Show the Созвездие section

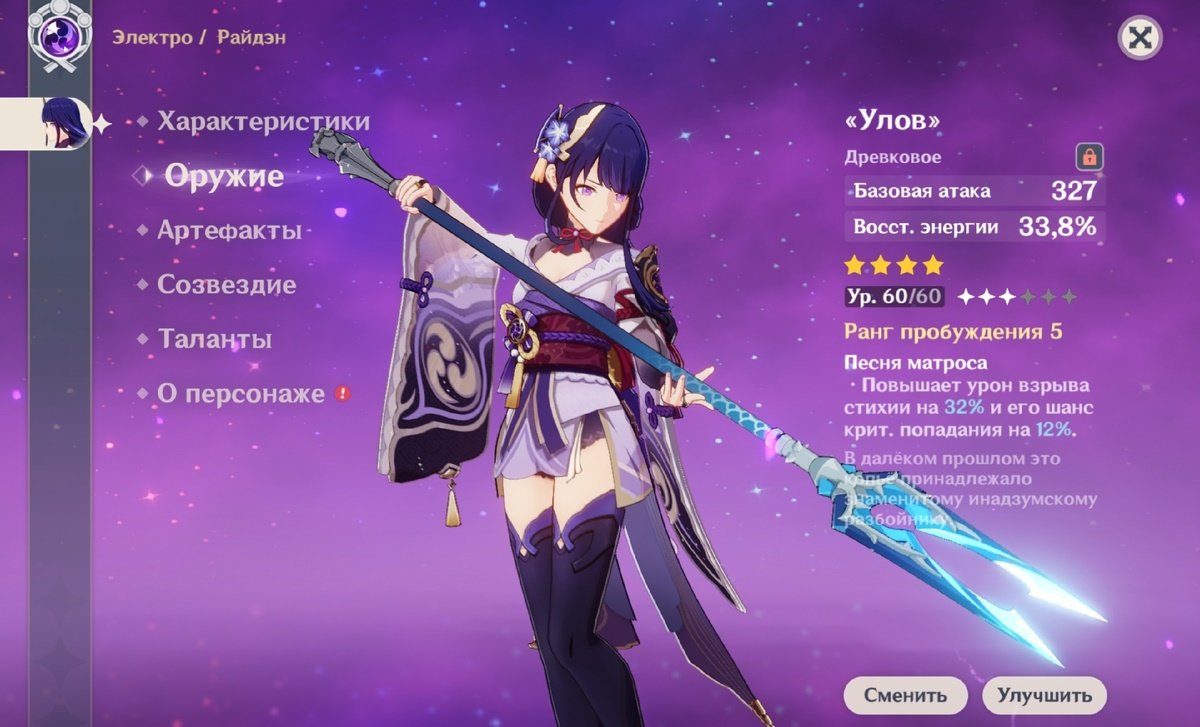226,285
